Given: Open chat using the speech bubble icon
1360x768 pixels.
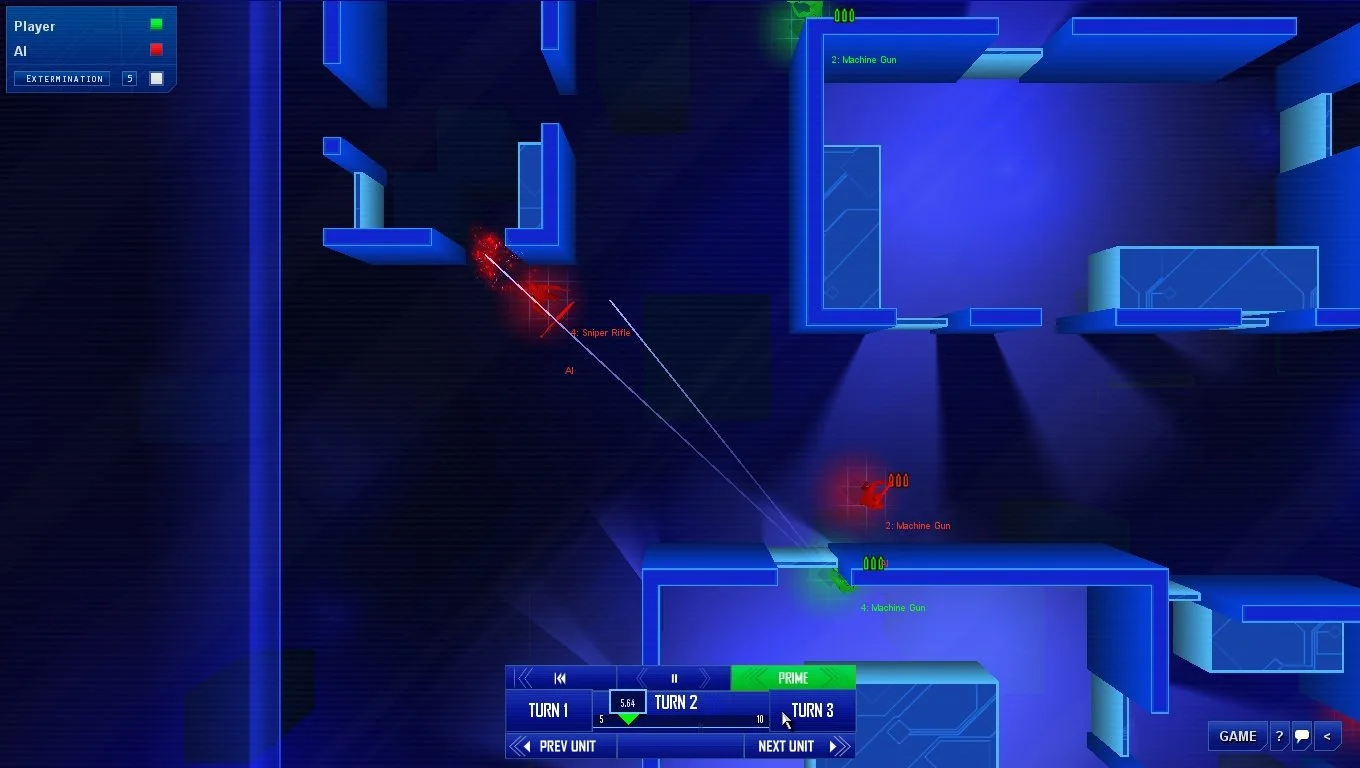Looking at the screenshot, I should (1301, 736).
